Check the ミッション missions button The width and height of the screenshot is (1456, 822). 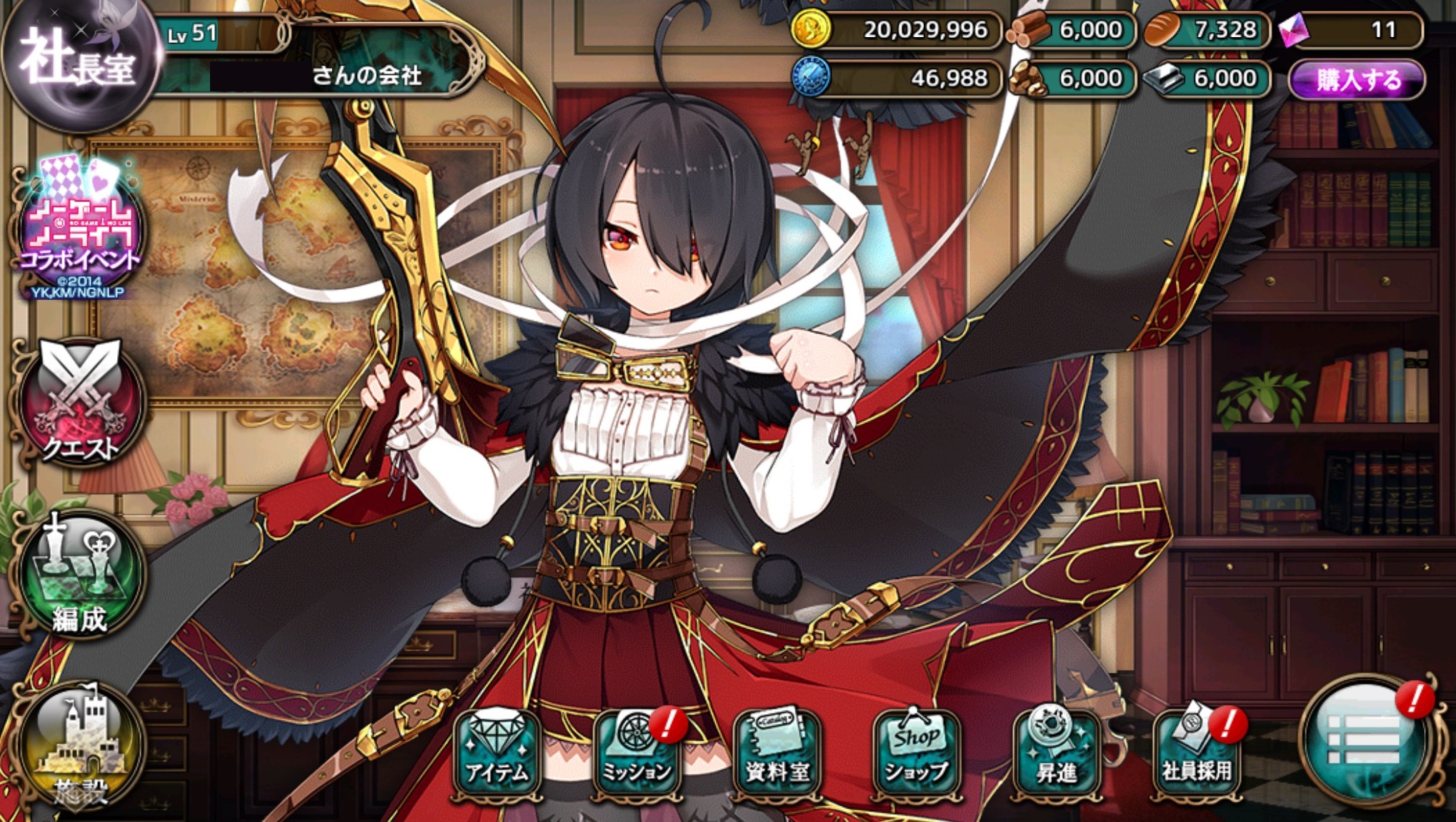click(636, 753)
